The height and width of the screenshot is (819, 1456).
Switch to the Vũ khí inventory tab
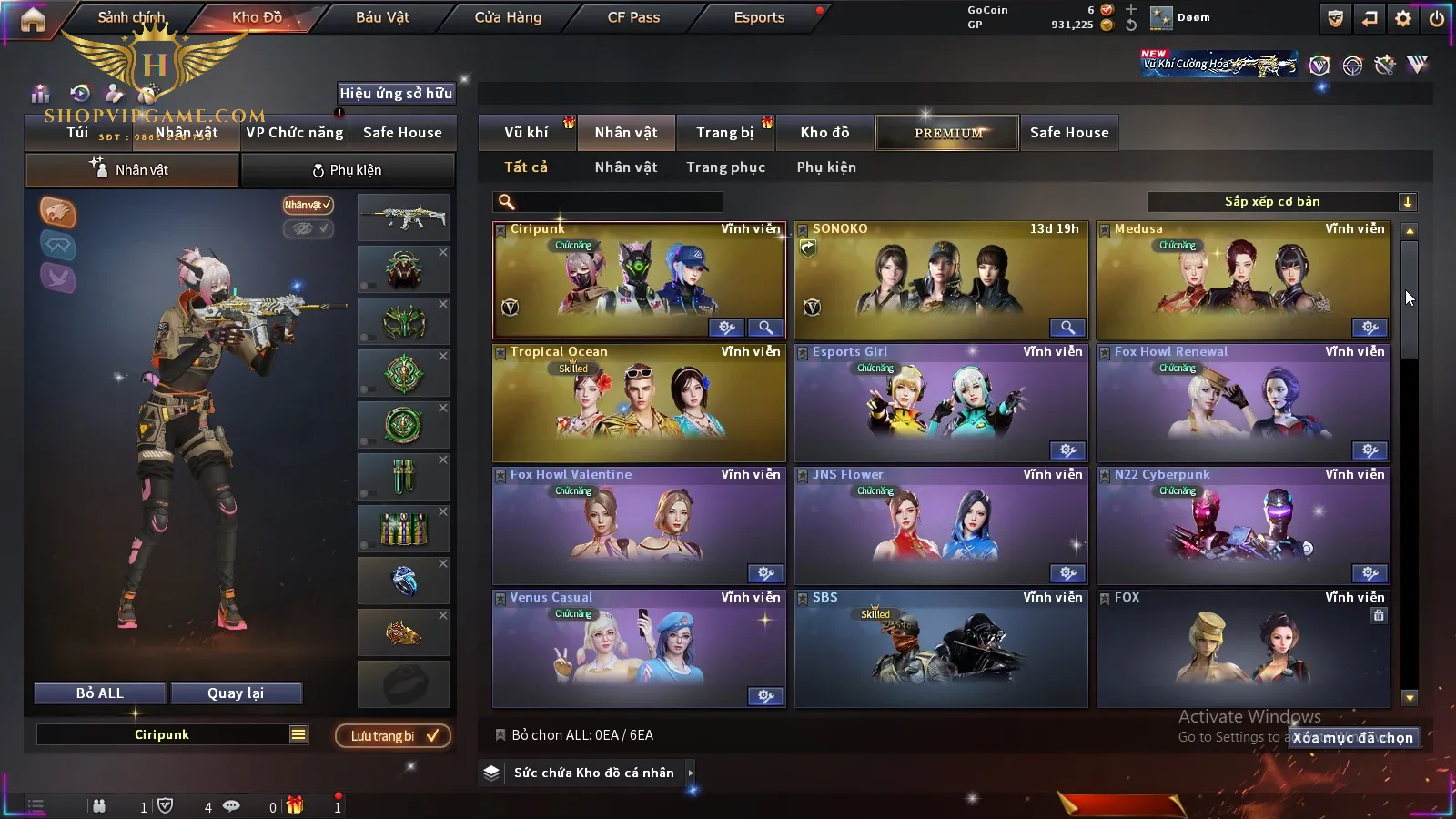coord(526,133)
